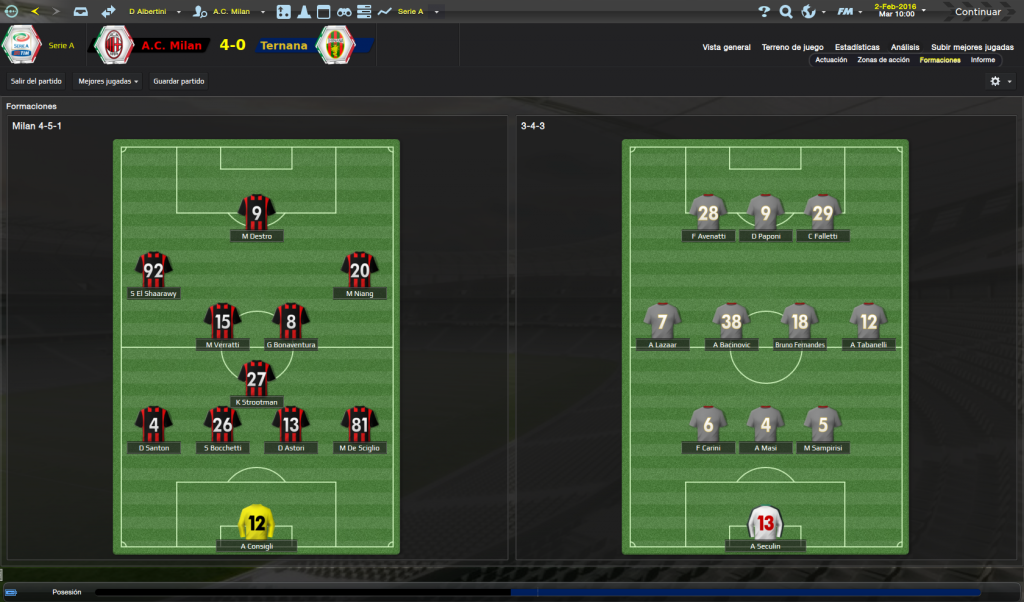Open the FM menu dropdown
This screenshot has width=1024, height=602.
pyautogui.click(x=850, y=12)
